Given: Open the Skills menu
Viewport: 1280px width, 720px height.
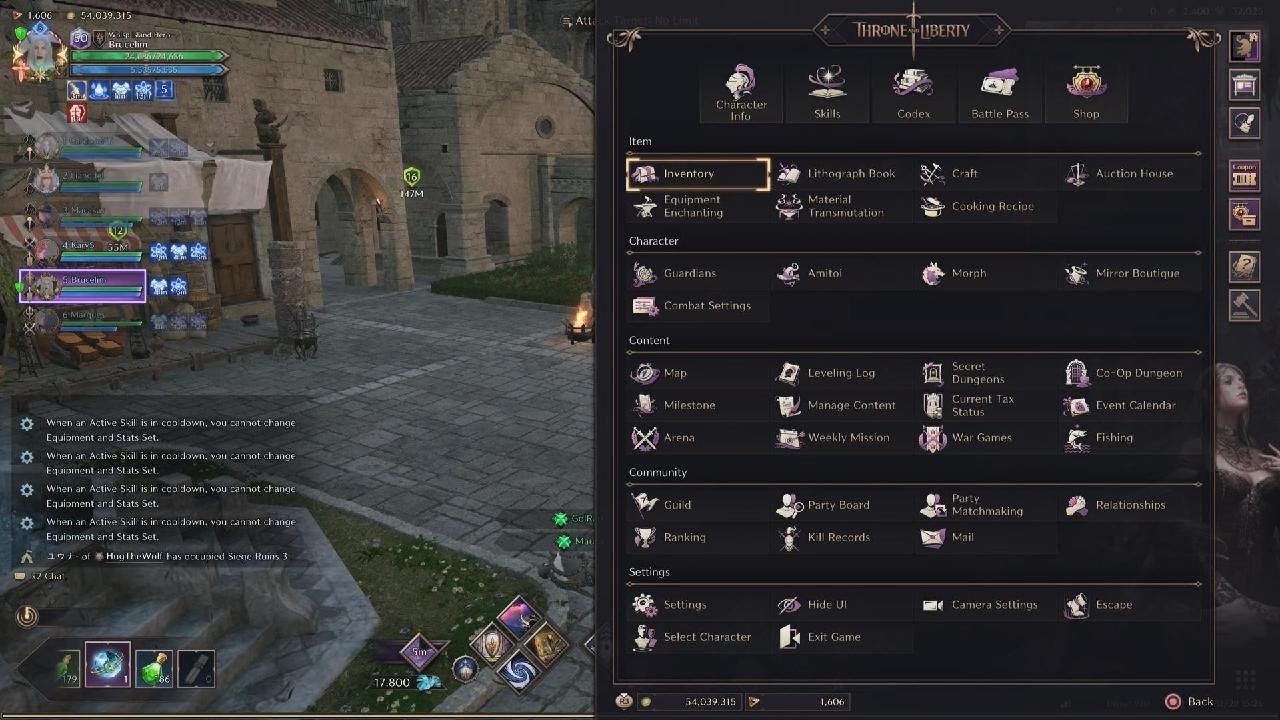Looking at the screenshot, I should [827, 93].
